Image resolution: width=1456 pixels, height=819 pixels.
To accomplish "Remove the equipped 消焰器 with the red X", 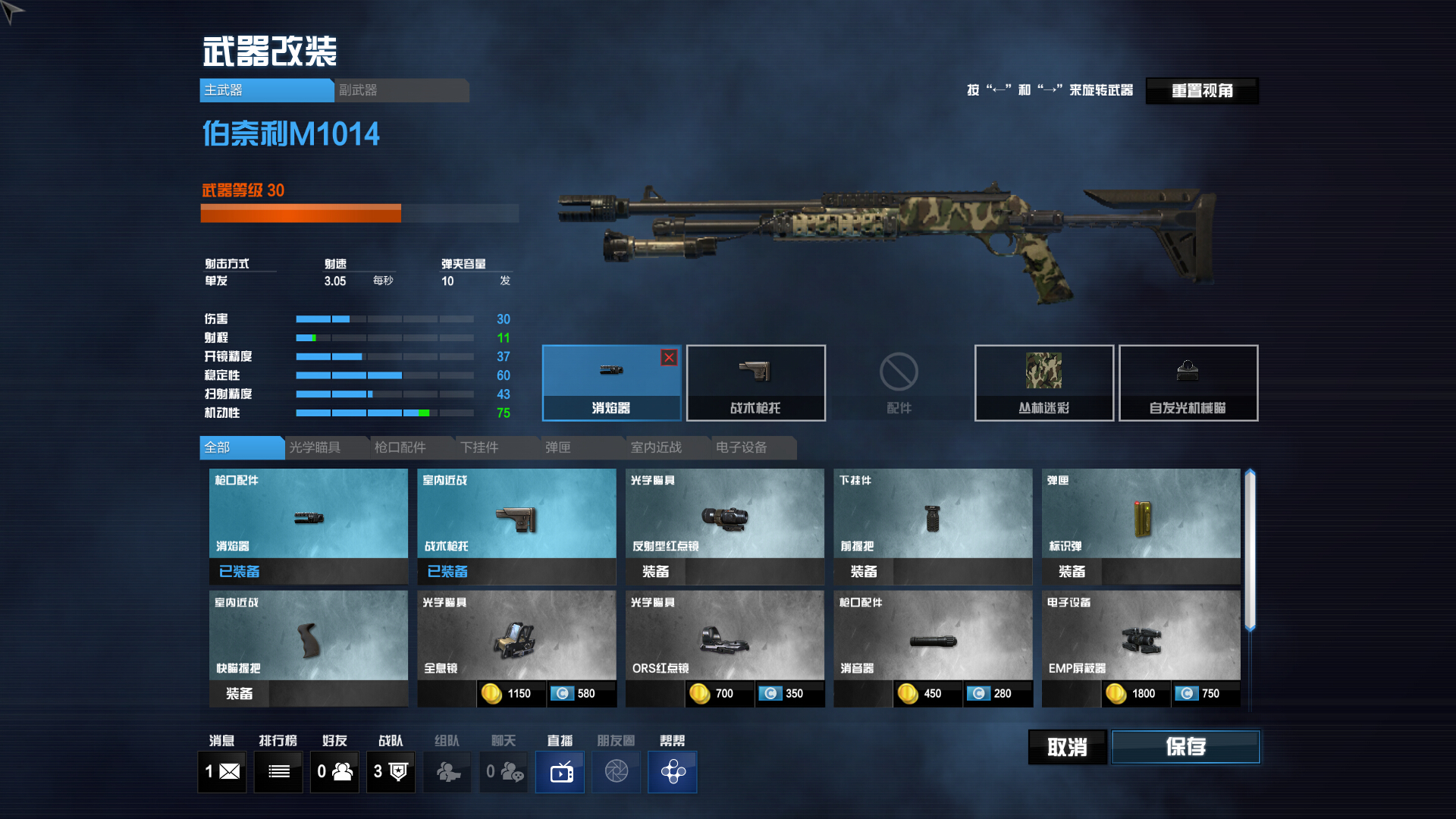I will 669,357.
